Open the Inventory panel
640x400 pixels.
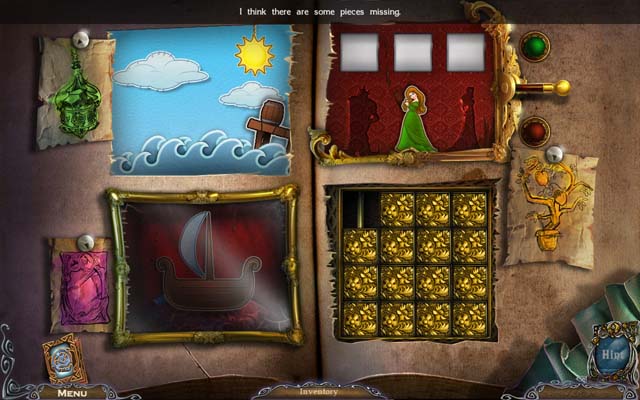(320, 391)
